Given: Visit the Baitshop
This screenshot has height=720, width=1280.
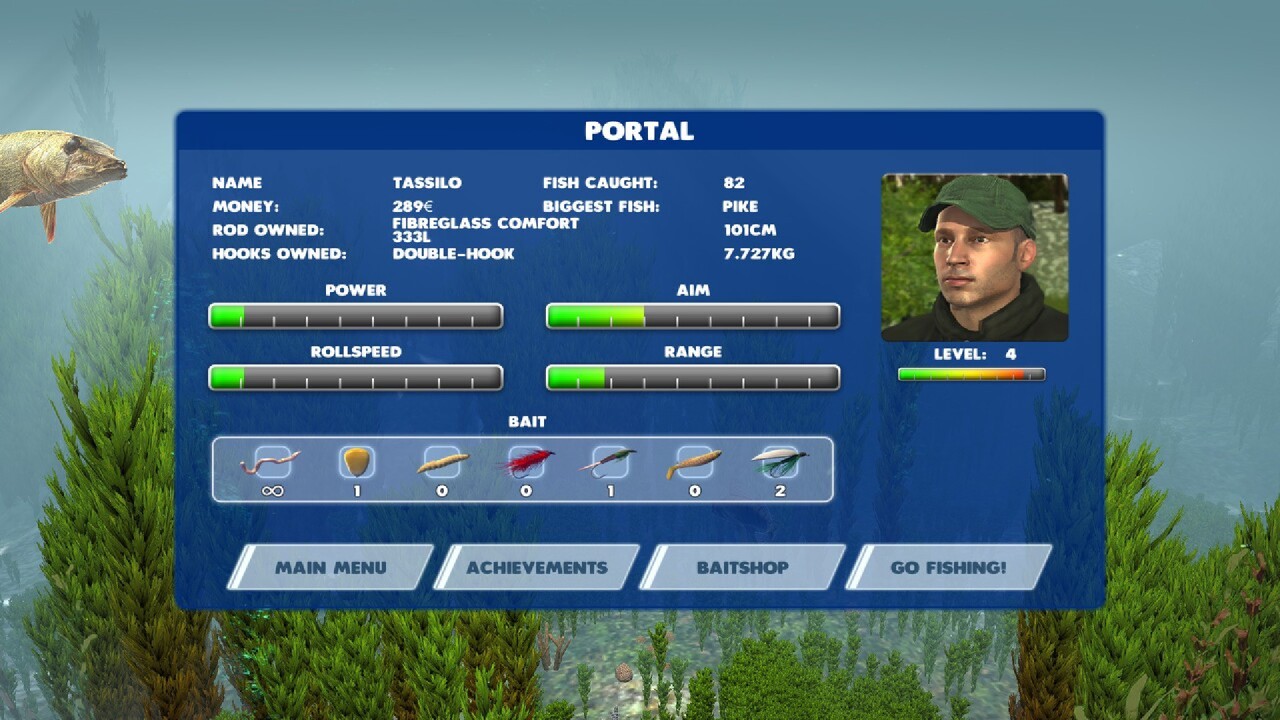Looking at the screenshot, I should click(x=743, y=567).
